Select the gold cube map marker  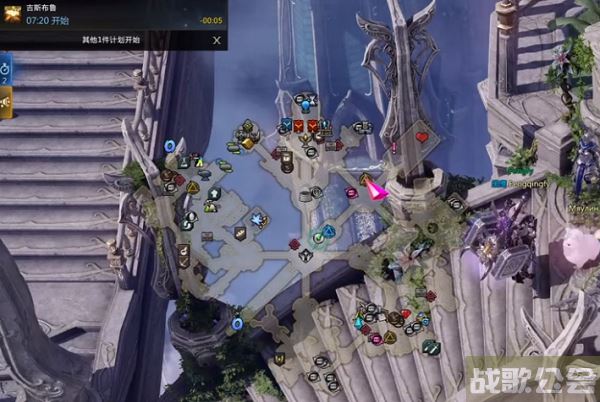[x=248, y=143]
